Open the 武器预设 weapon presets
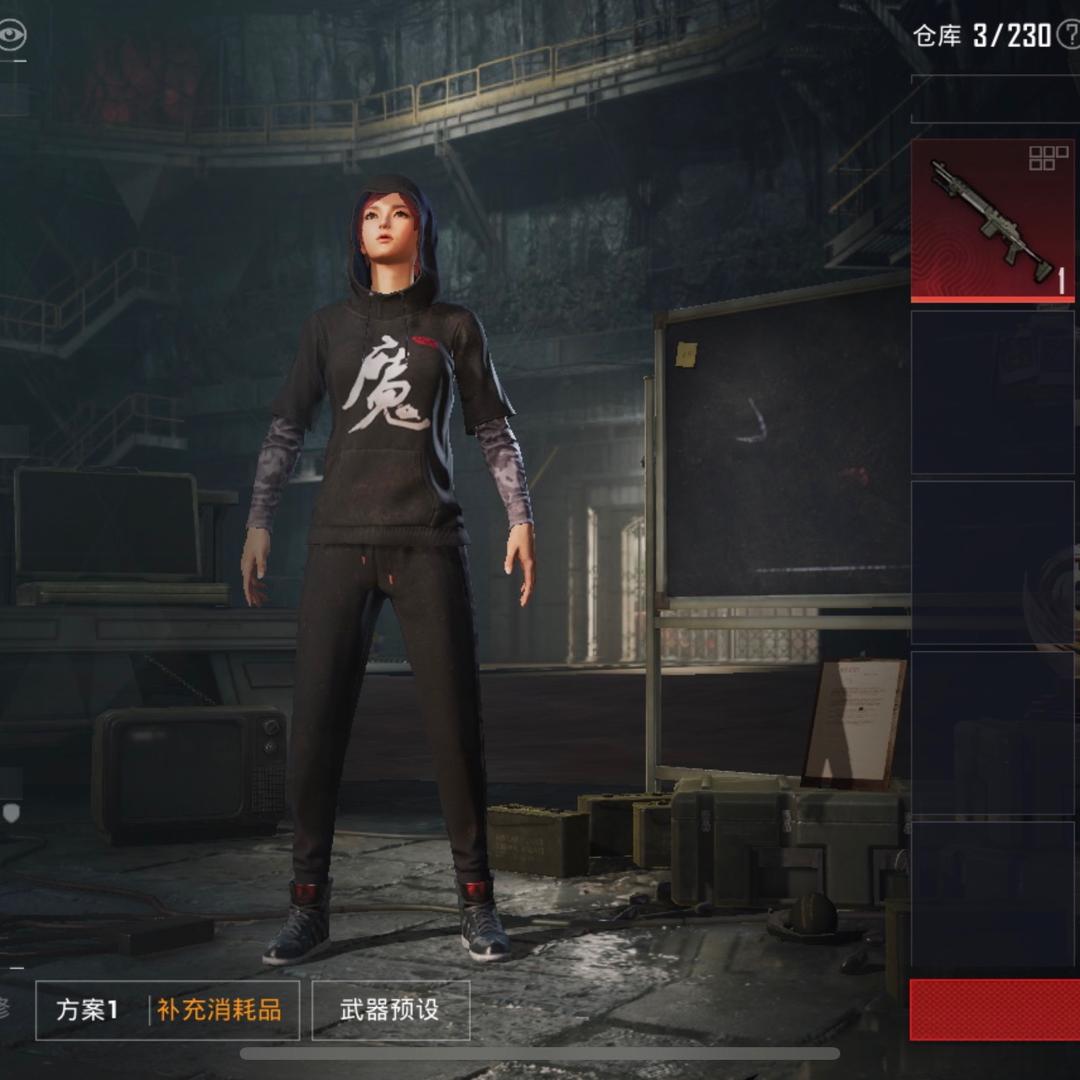The width and height of the screenshot is (1080, 1080). [x=390, y=1010]
